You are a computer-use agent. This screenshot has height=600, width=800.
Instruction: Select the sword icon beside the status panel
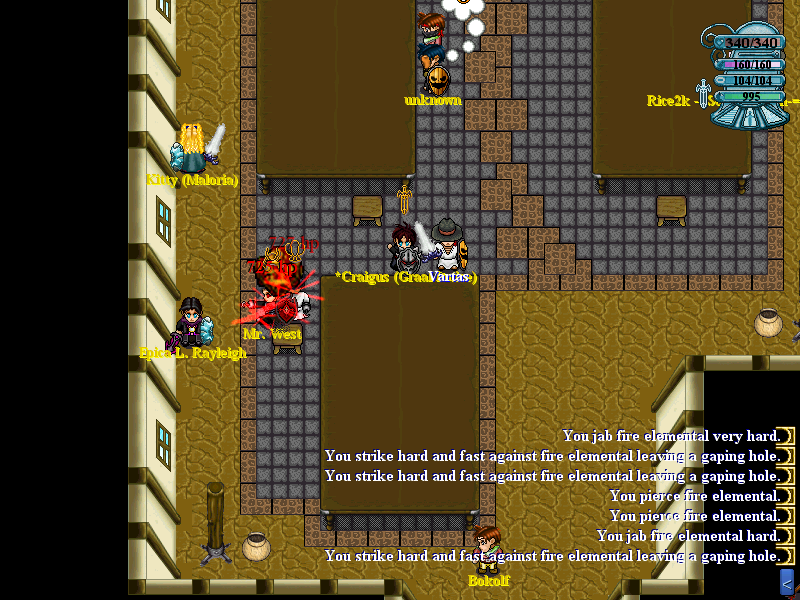coord(703,94)
